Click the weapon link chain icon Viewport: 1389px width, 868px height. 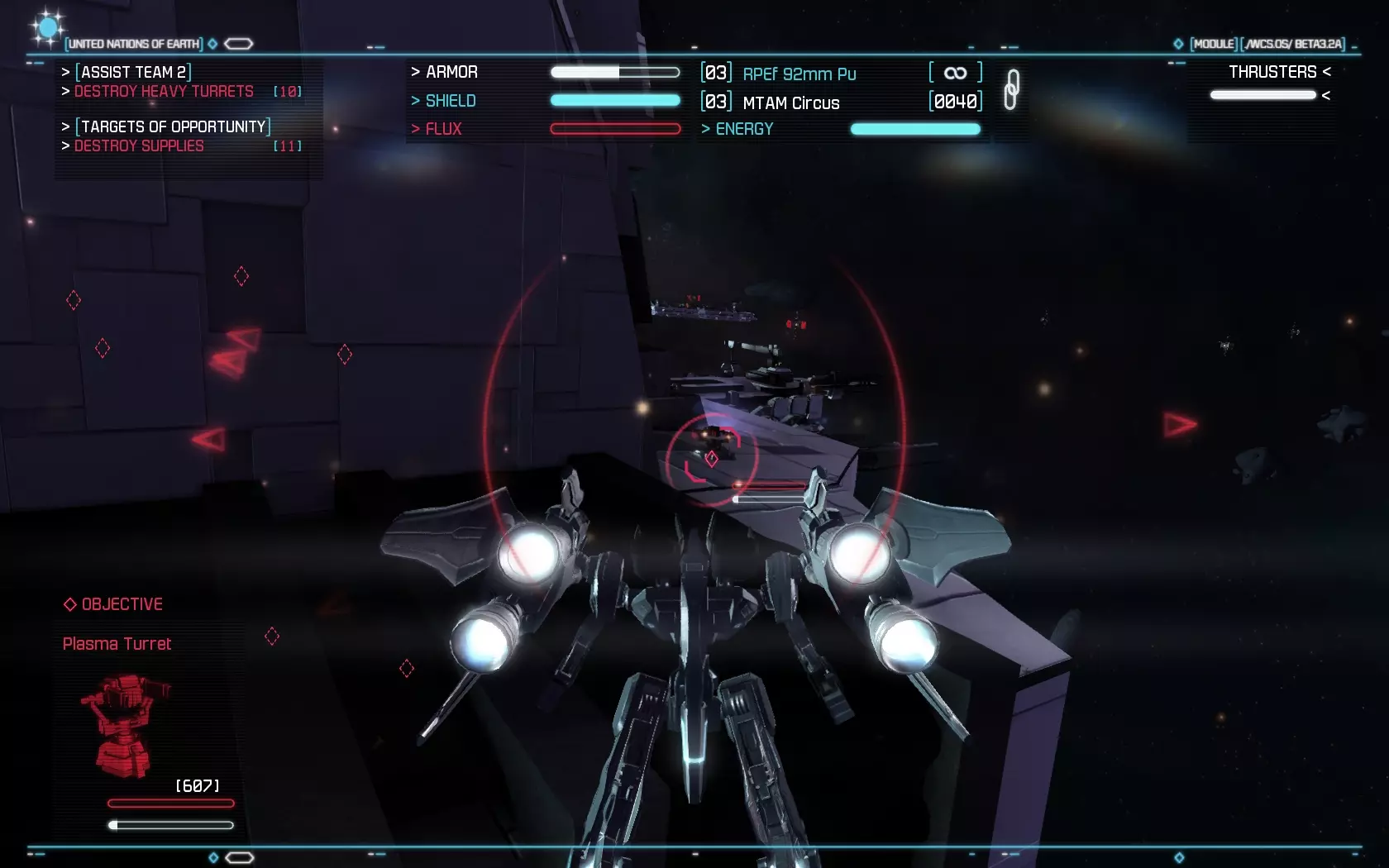click(x=1011, y=89)
